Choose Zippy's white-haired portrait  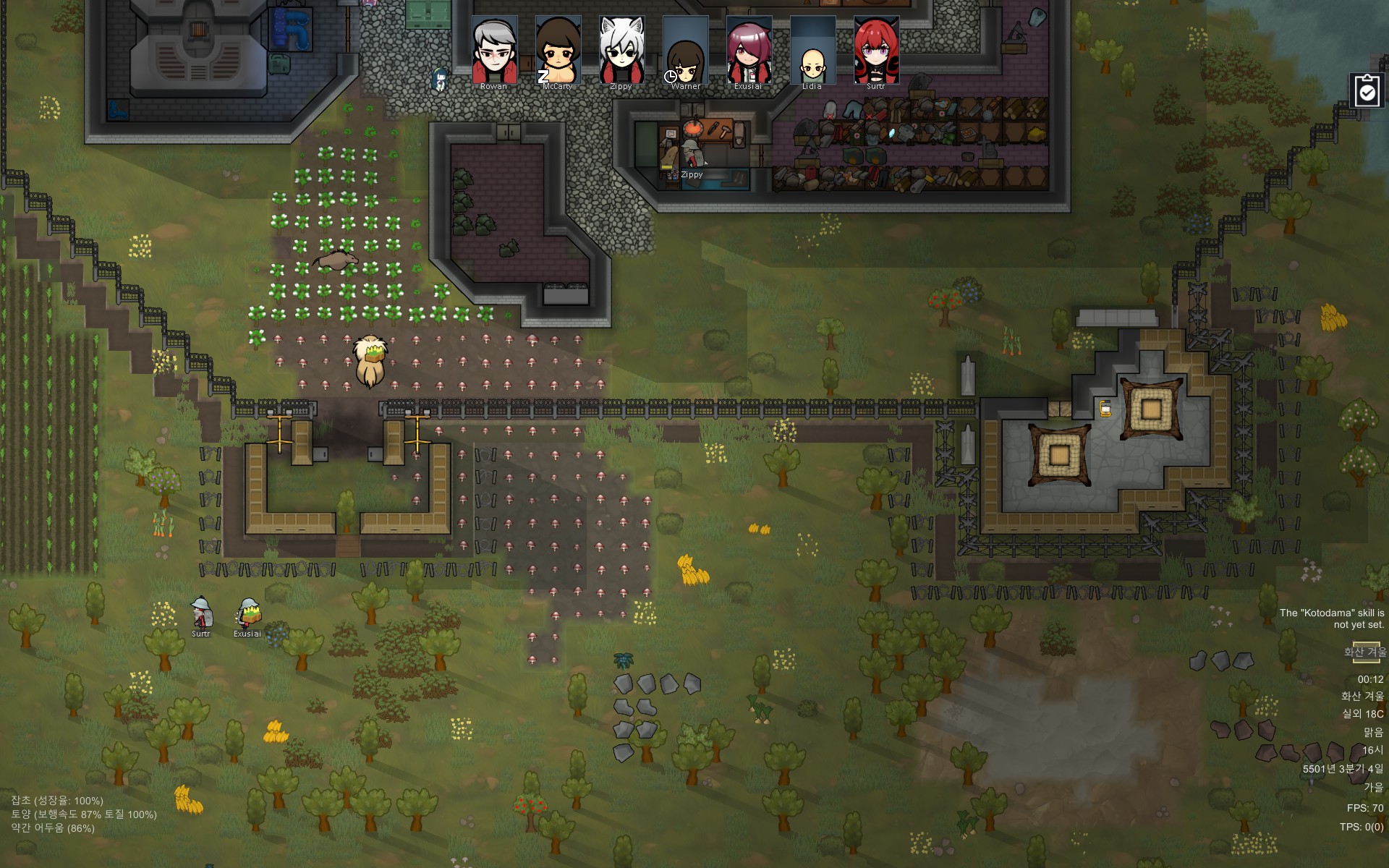click(621, 51)
